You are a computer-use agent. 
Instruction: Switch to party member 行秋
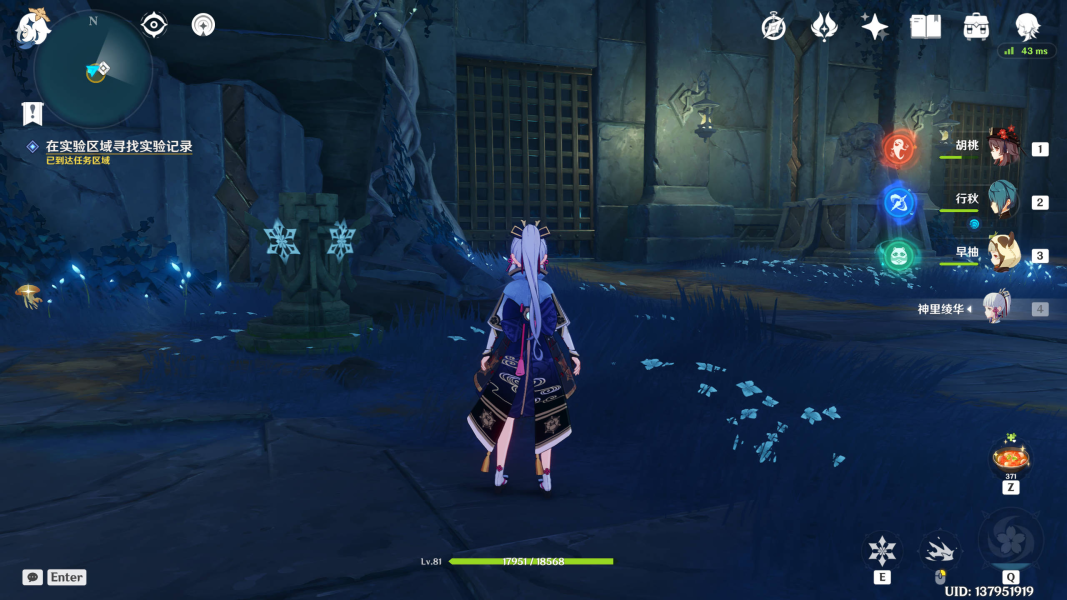(1001, 201)
